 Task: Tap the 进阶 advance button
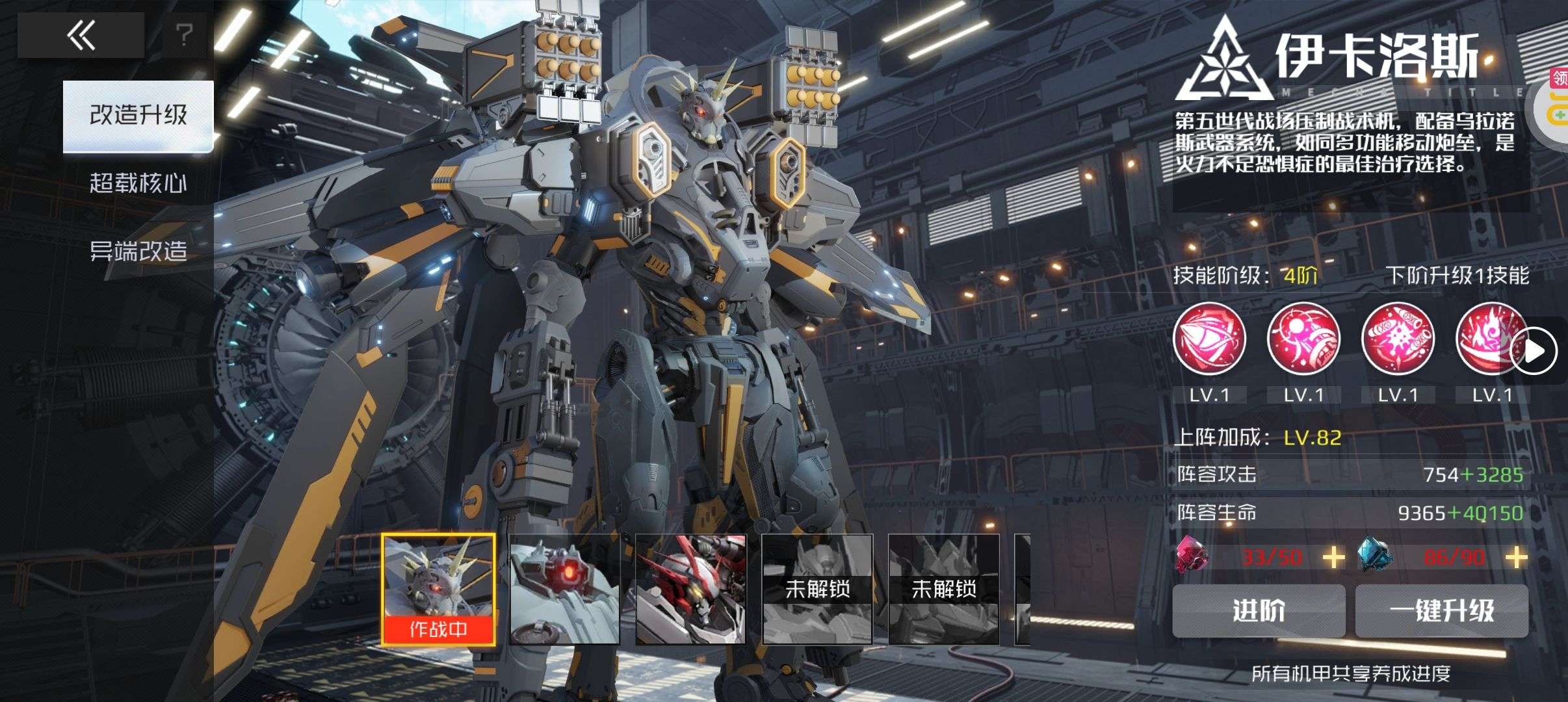coord(1259,611)
